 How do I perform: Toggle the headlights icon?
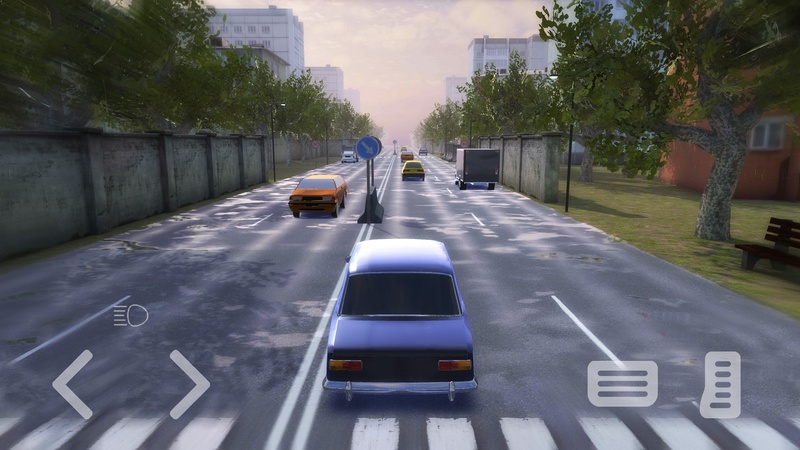131,316
